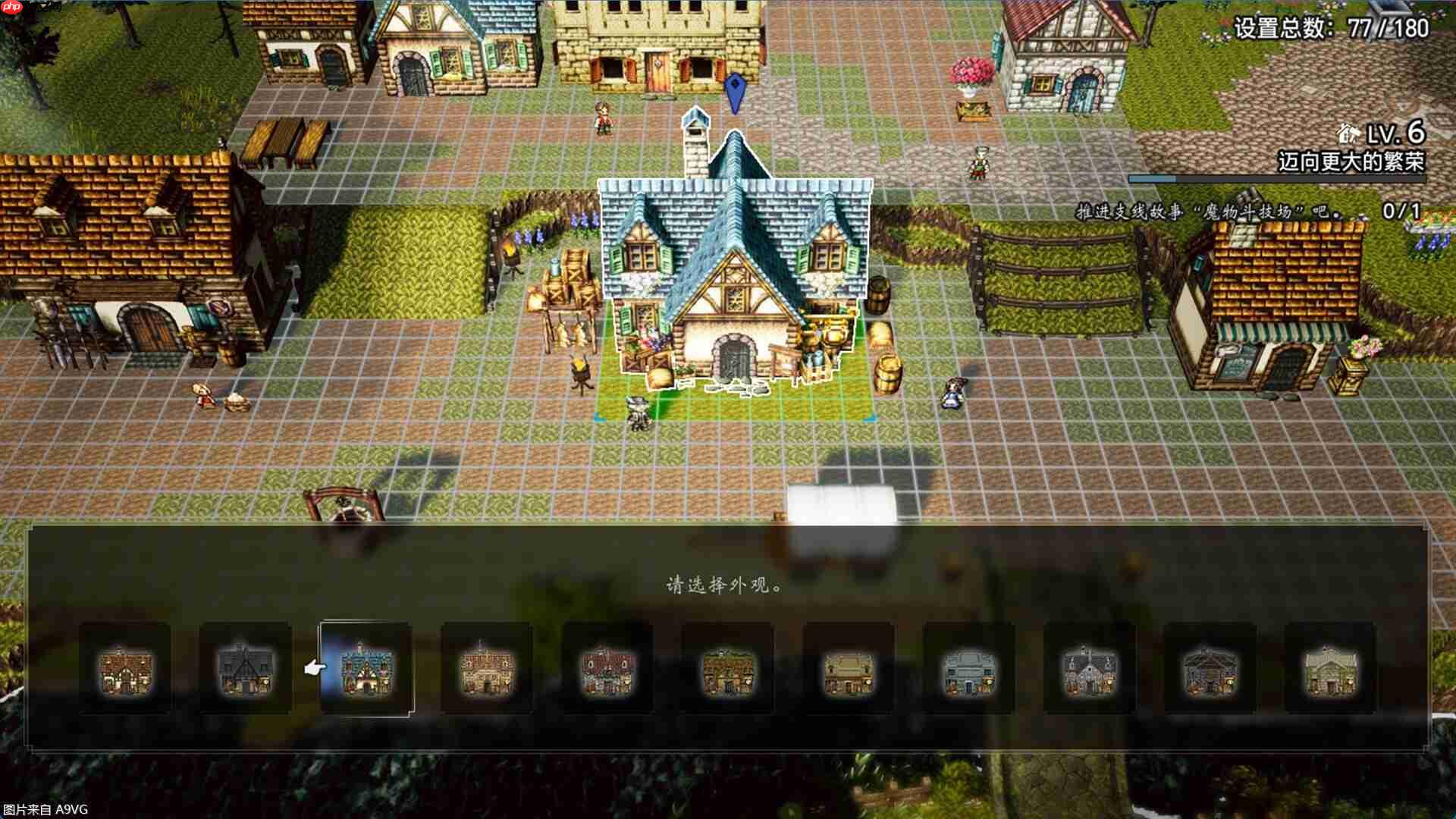
Task: Choose the first brick tavern appearance option
Action: (127, 671)
